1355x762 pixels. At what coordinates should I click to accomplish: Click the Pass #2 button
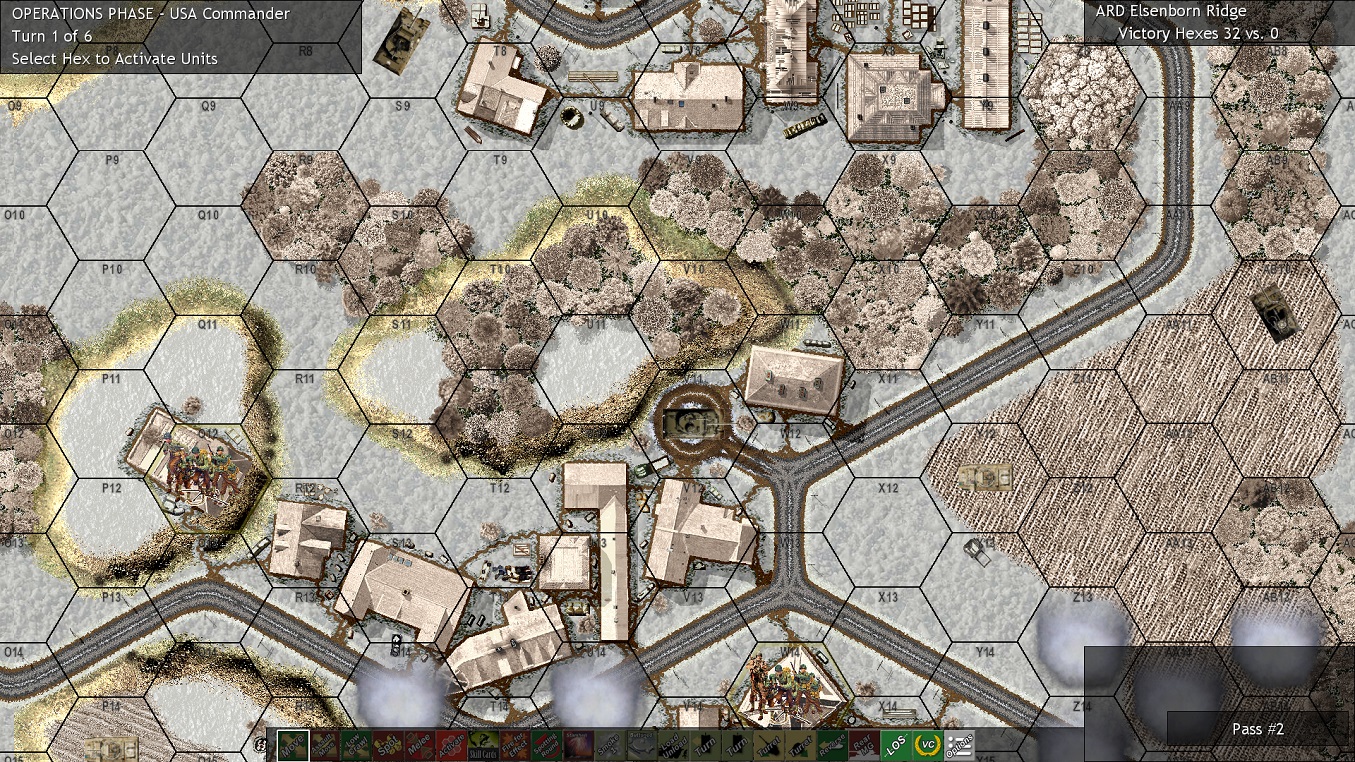click(x=1257, y=729)
